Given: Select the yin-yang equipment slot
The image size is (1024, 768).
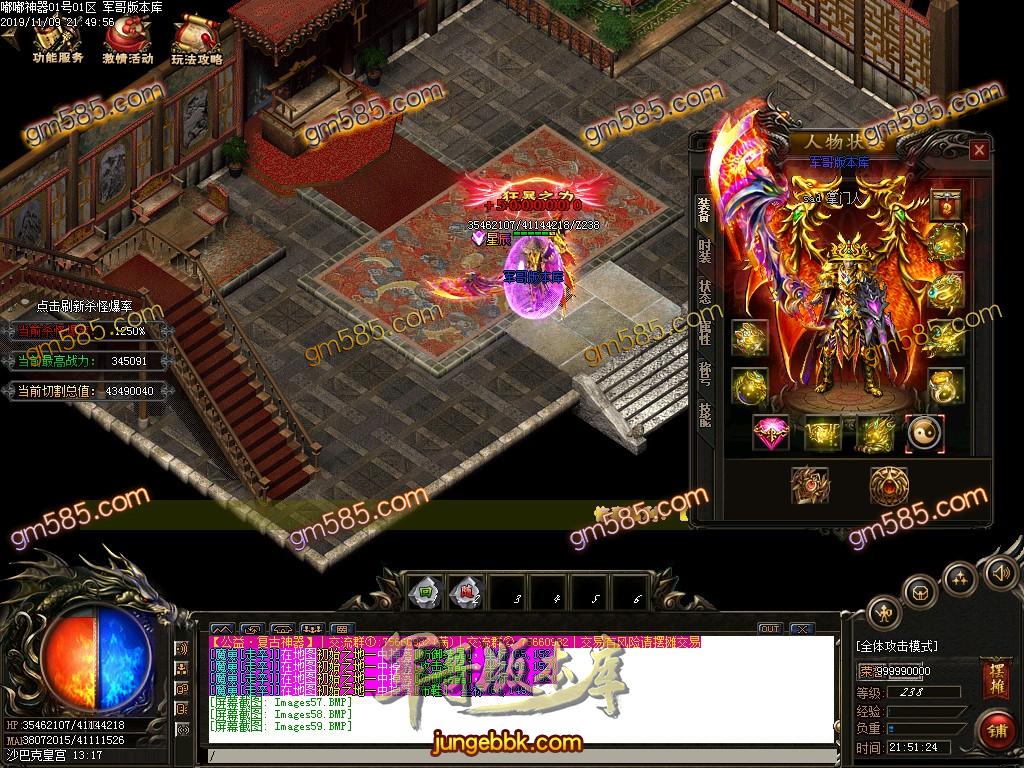Looking at the screenshot, I should point(924,433).
